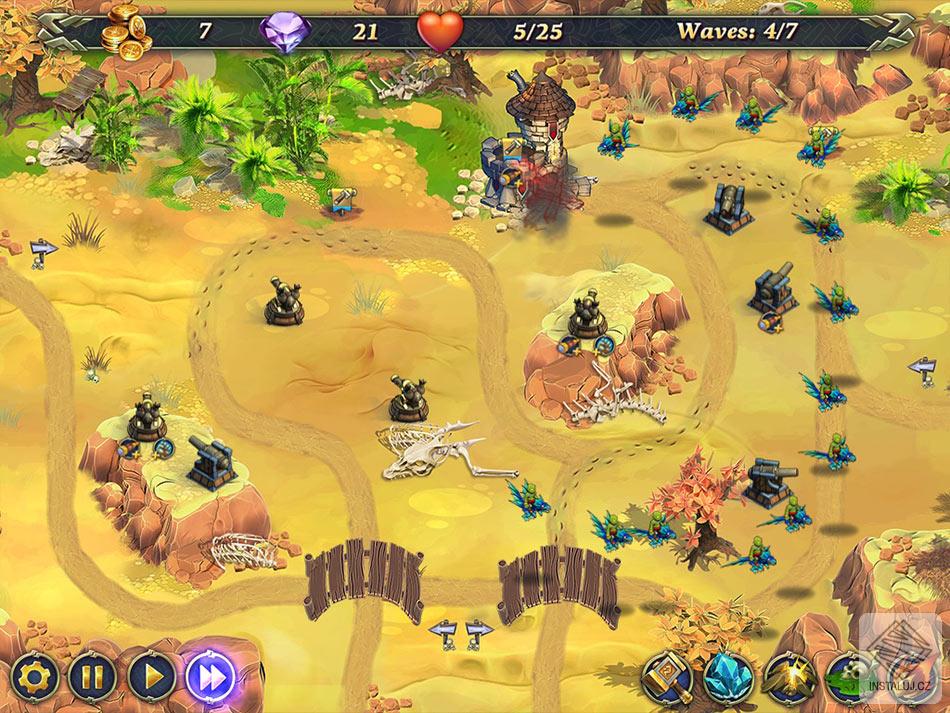
Task: Activate the golden hammer ability
Action: tap(666, 678)
